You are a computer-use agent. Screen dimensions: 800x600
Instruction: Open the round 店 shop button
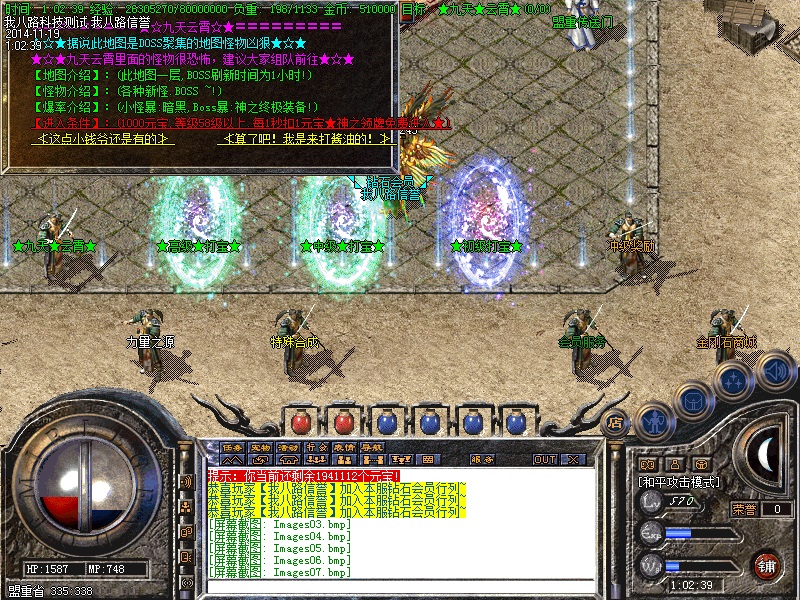pos(615,423)
